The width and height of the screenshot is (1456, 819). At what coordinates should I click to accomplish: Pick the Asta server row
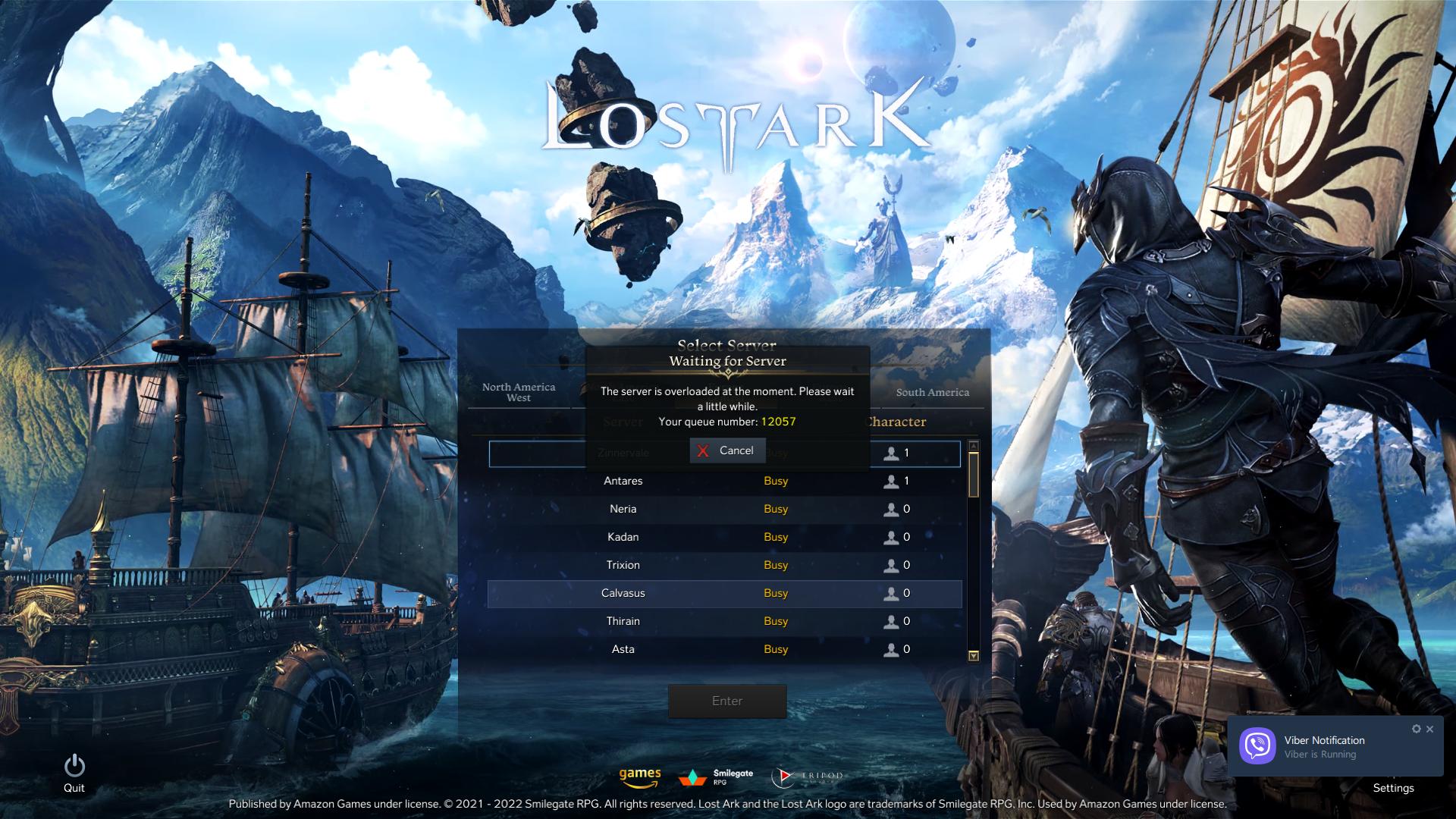pyautogui.click(x=623, y=649)
